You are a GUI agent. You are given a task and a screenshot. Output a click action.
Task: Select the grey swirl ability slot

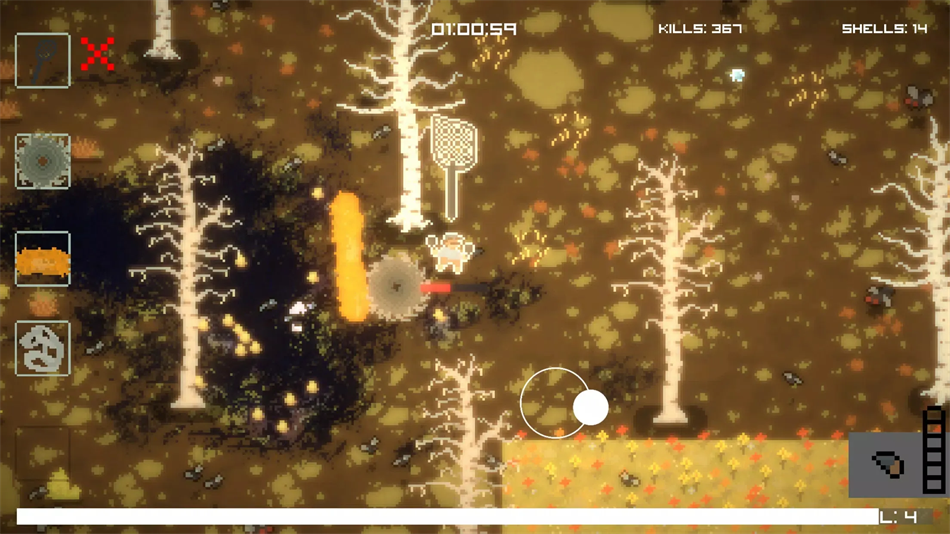click(x=43, y=348)
